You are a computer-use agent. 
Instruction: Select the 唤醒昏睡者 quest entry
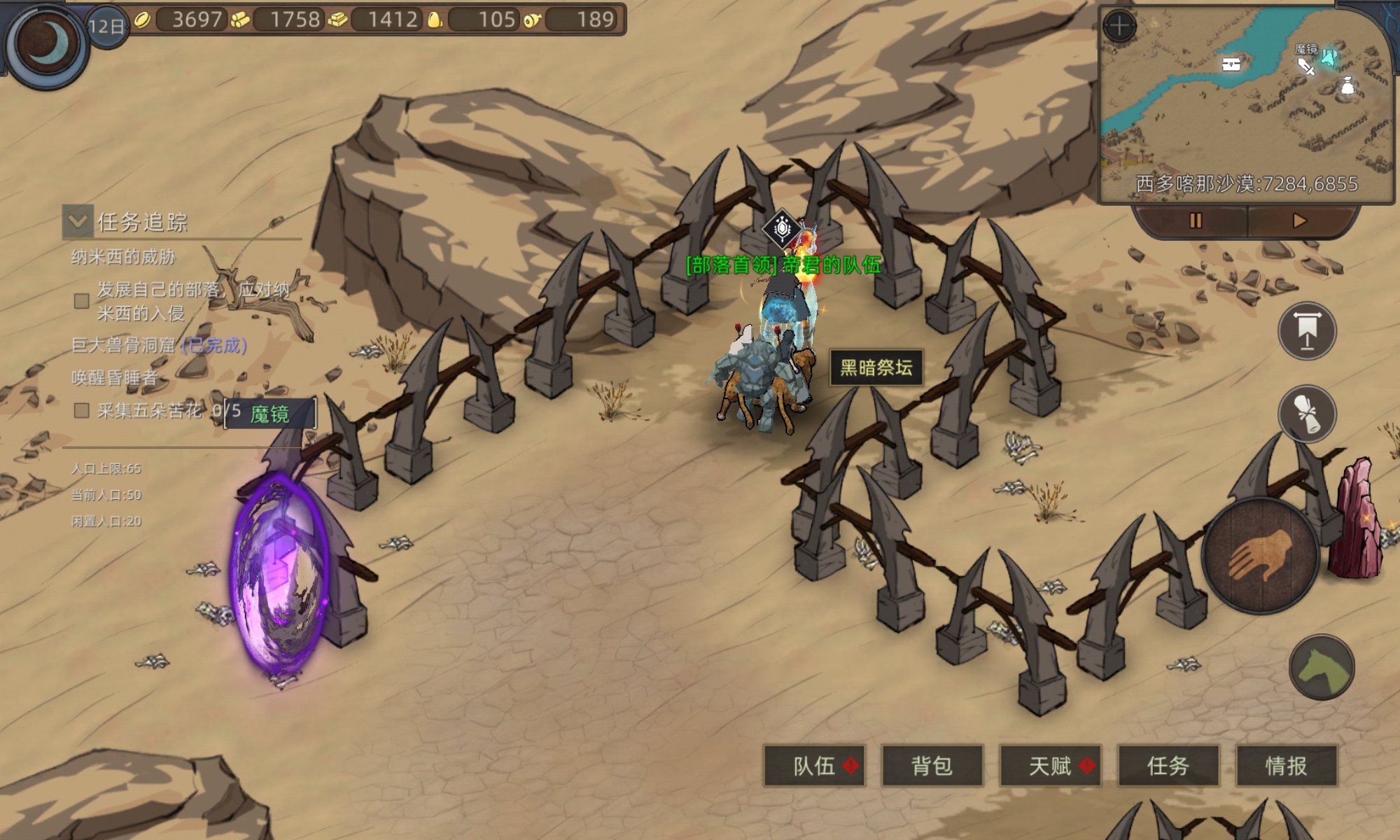(x=114, y=378)
